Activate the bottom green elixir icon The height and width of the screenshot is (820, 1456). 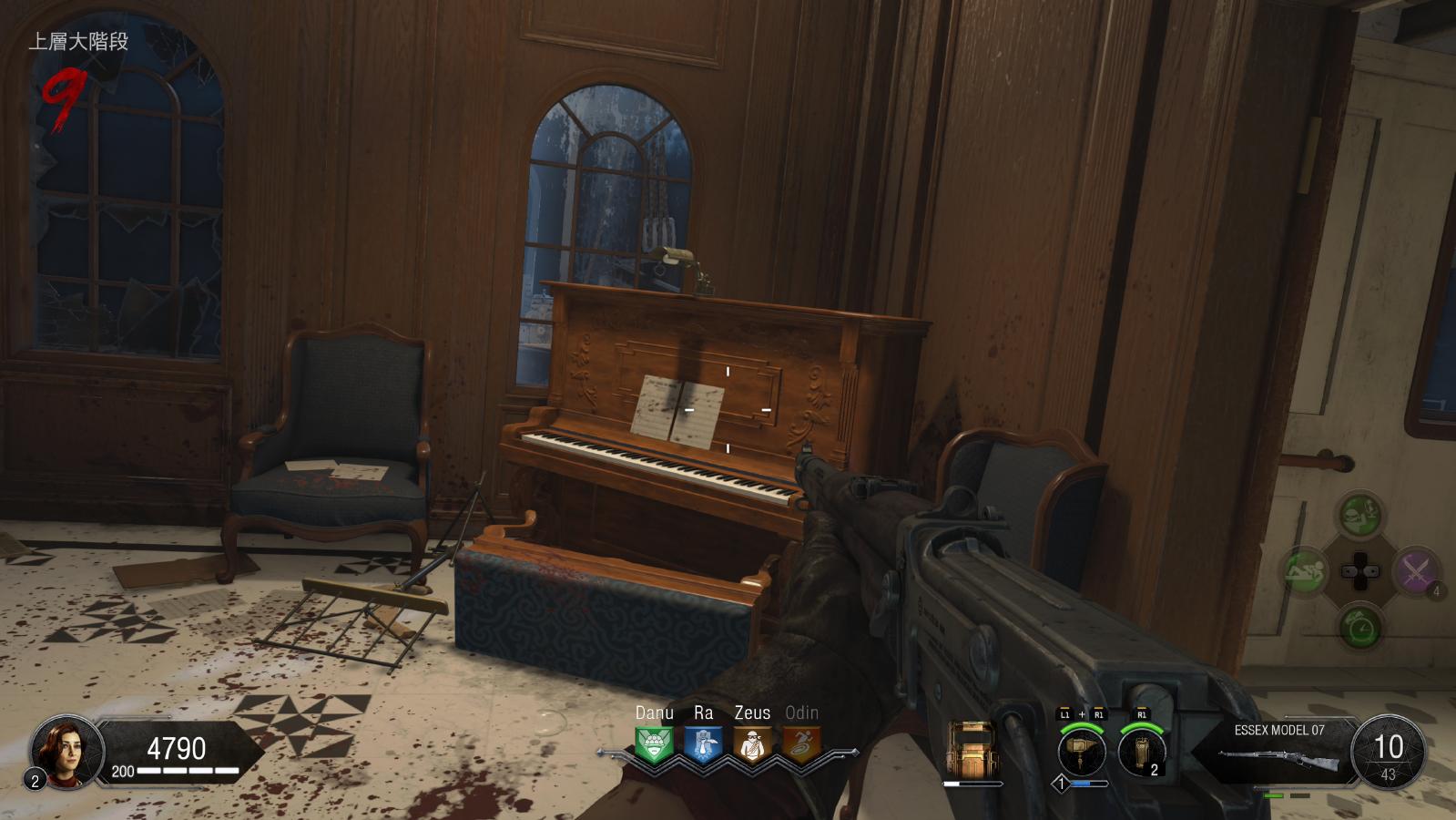pos(1359,628)
